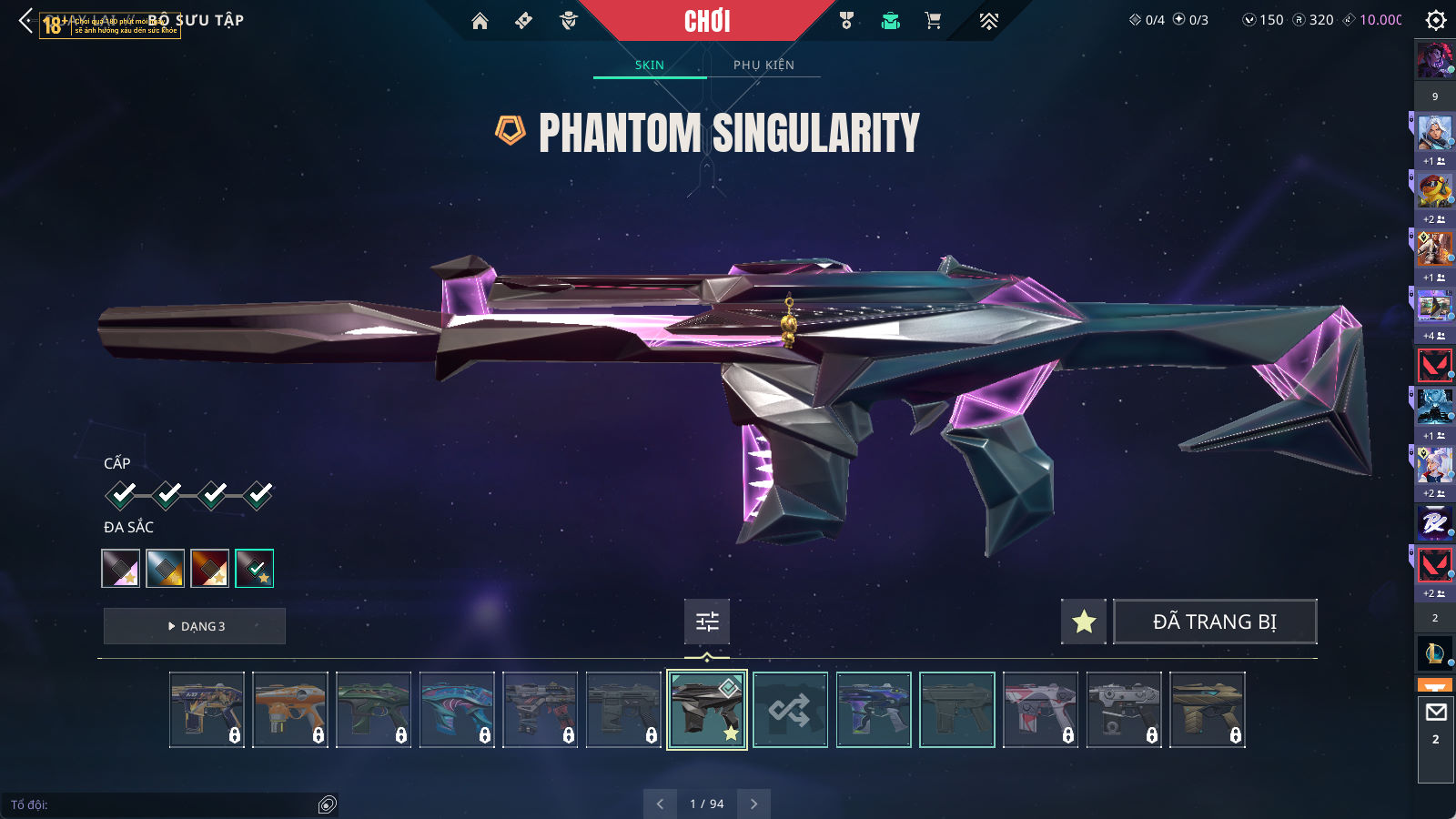Open the mail envelope icon
The width and height of the screenshot is (1456, 819).
[x=1436, y=712]
